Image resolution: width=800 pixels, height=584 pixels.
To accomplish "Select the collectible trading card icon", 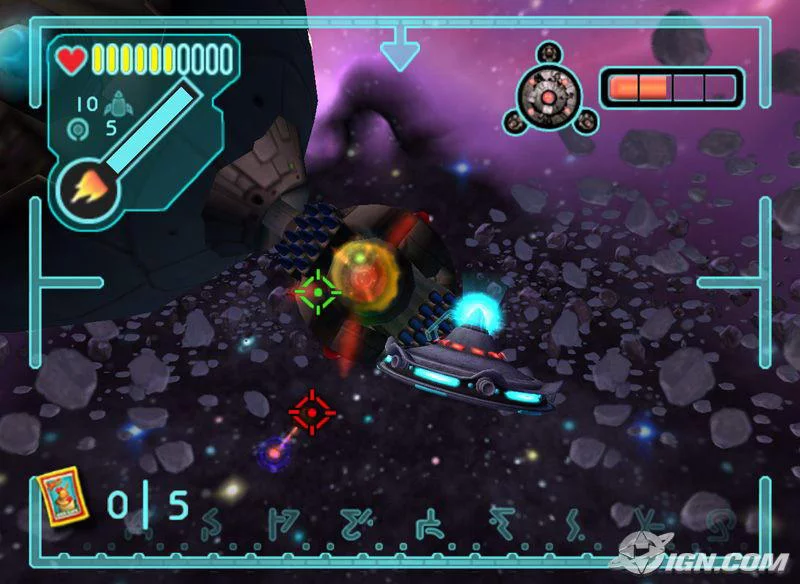I will coord(64,497).
